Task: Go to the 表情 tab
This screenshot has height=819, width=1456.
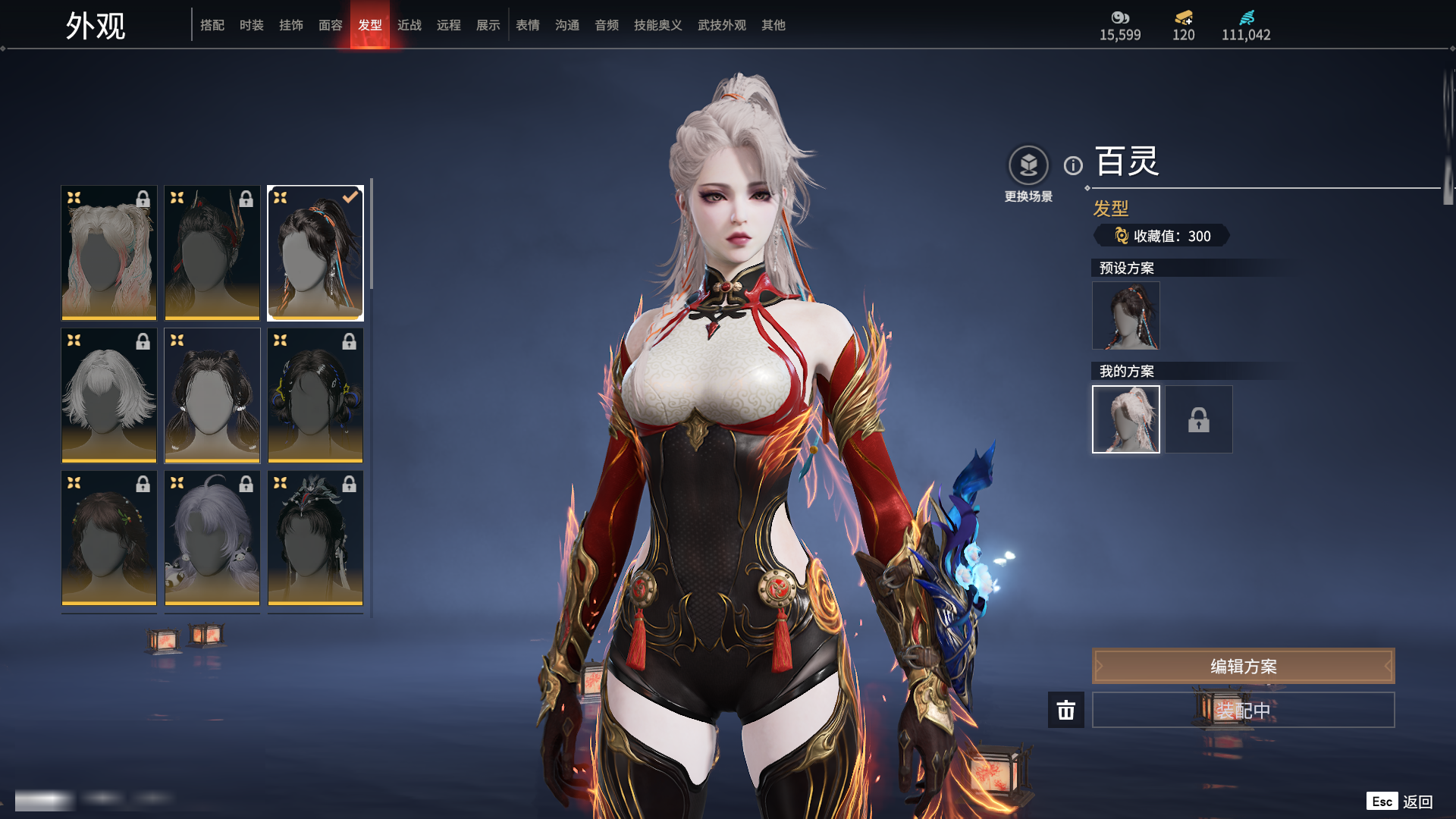Action: click(527, 25)
